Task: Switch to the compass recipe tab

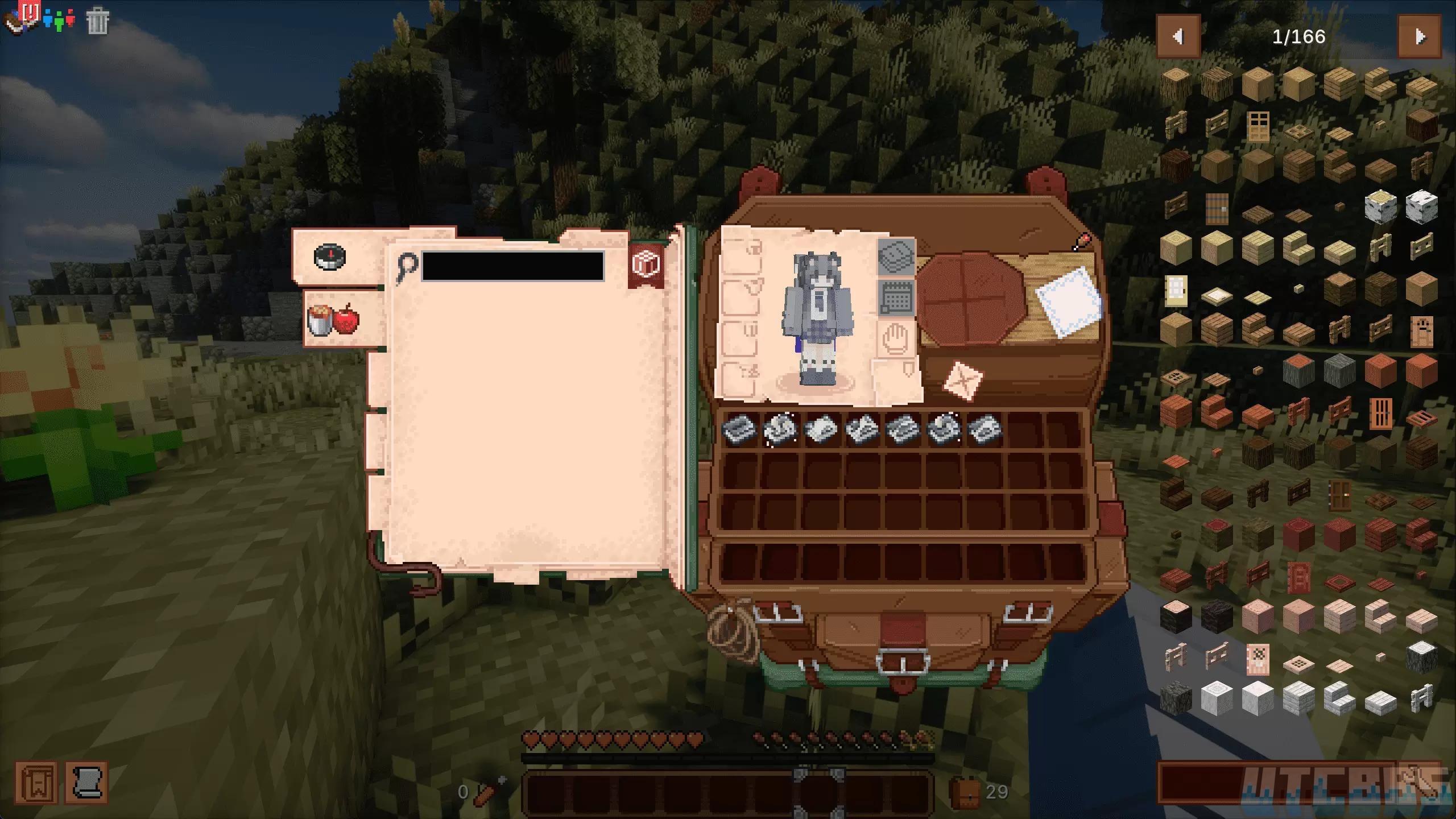Action: point(330,257)
